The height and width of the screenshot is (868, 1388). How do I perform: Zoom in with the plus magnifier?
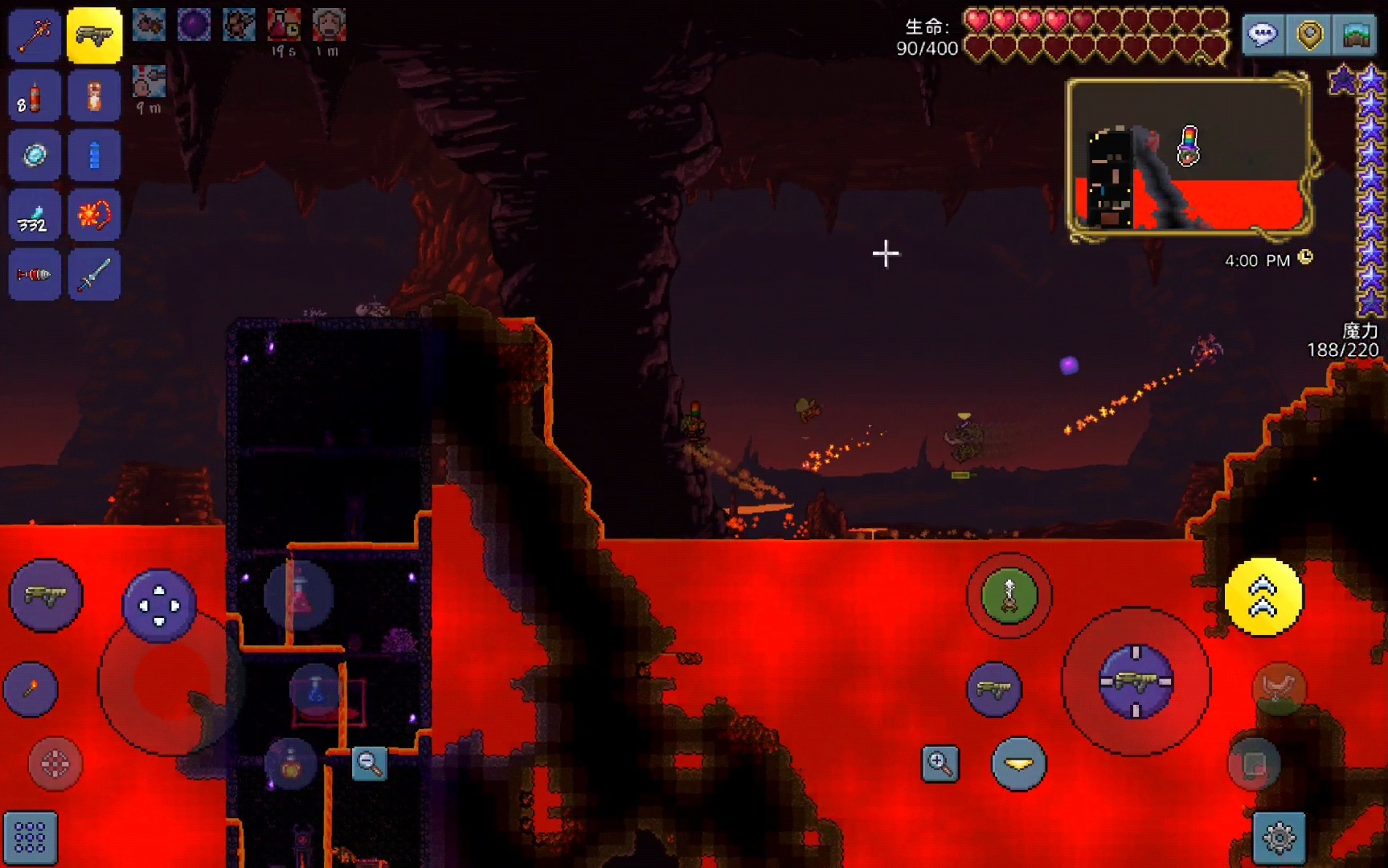tap(940, 764)
